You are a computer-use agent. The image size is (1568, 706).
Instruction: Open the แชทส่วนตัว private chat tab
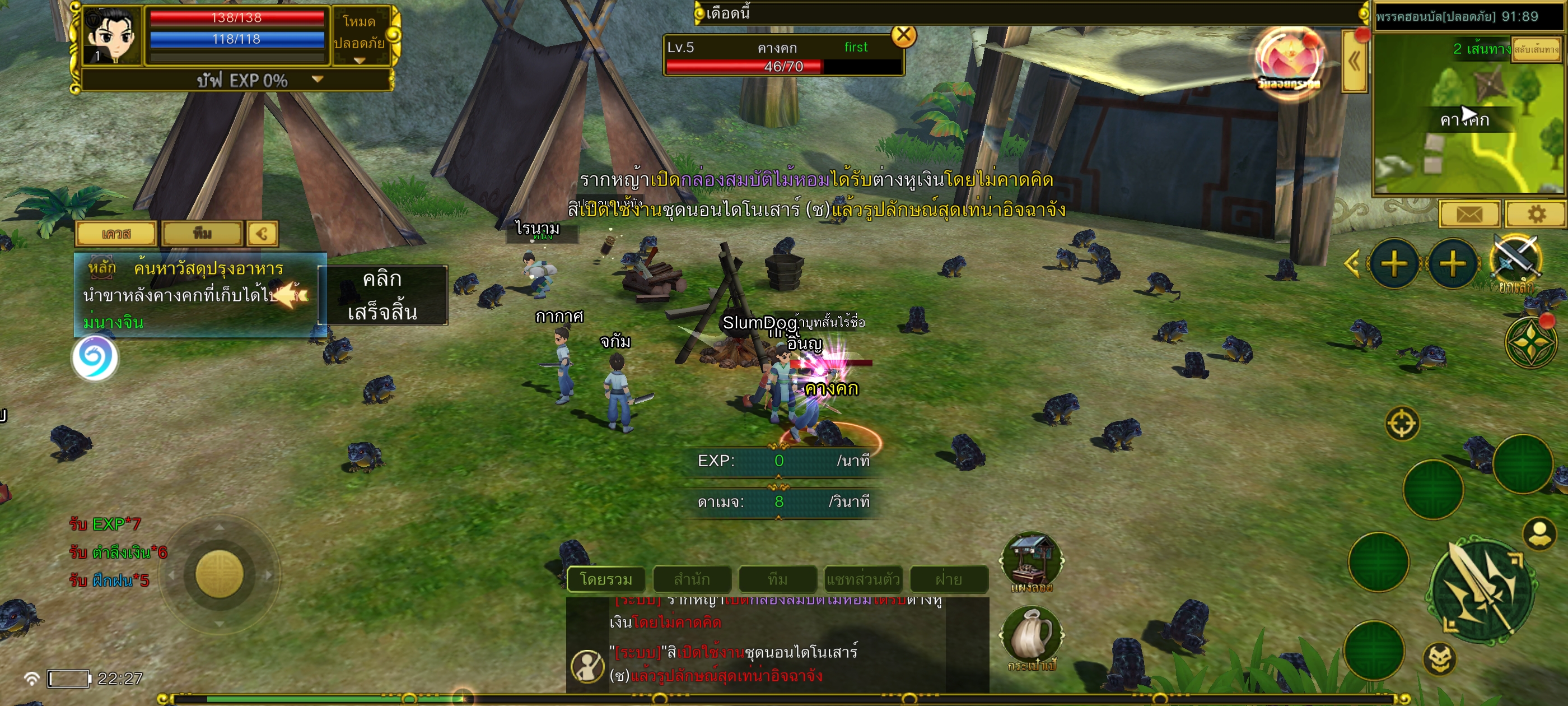(862, 579)
